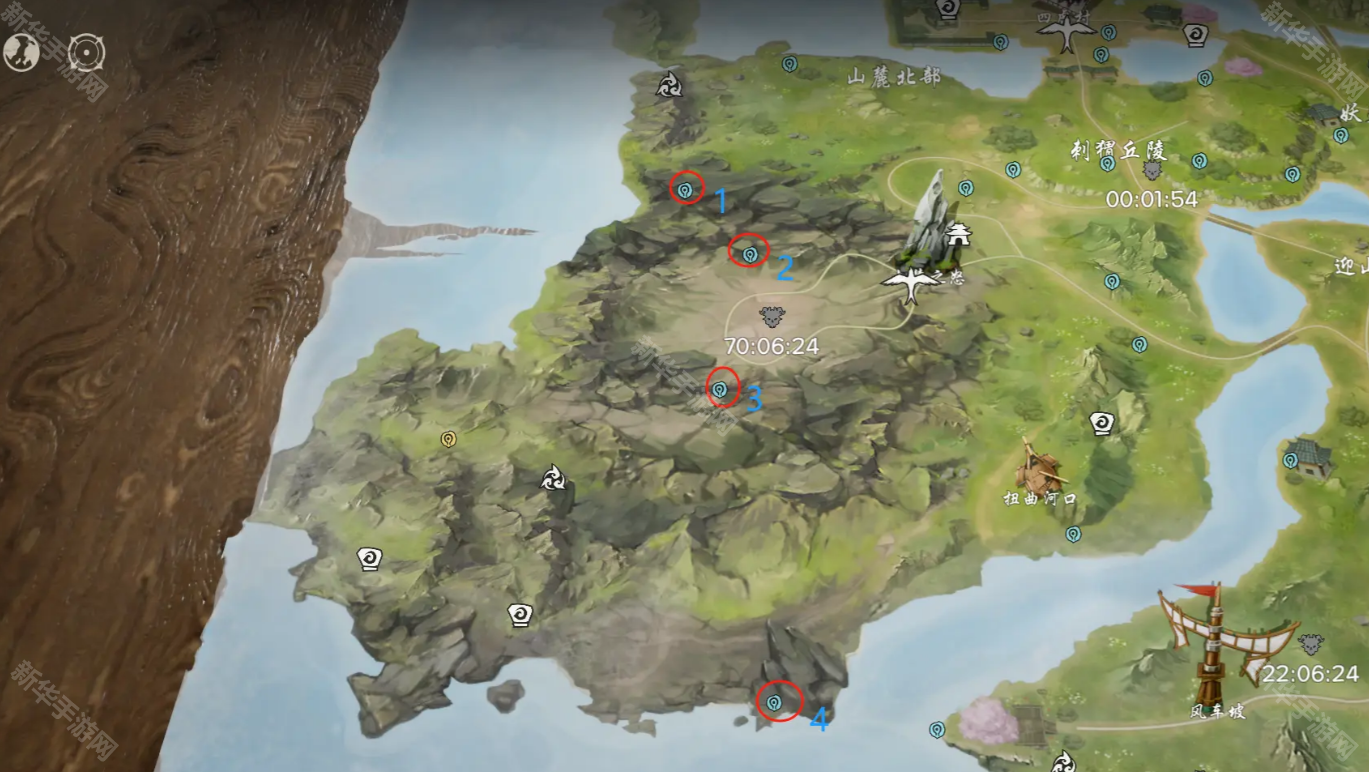The width and height of the screenshot is (1369, 772).
Task: Select the lone orange map marker
Action: click(x=448, y=439)
